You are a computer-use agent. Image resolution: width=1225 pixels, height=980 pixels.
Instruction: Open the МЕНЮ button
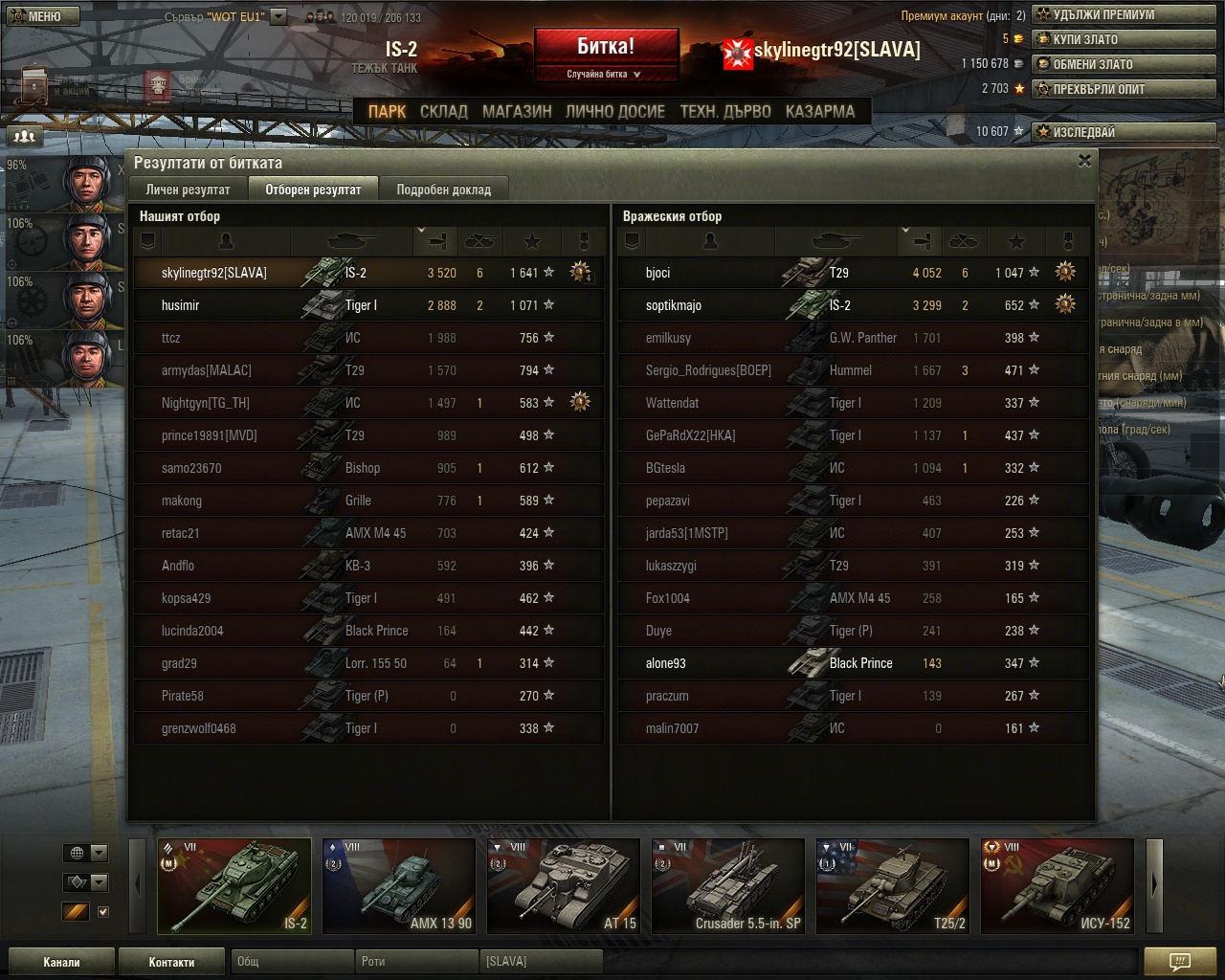point(38,15)
